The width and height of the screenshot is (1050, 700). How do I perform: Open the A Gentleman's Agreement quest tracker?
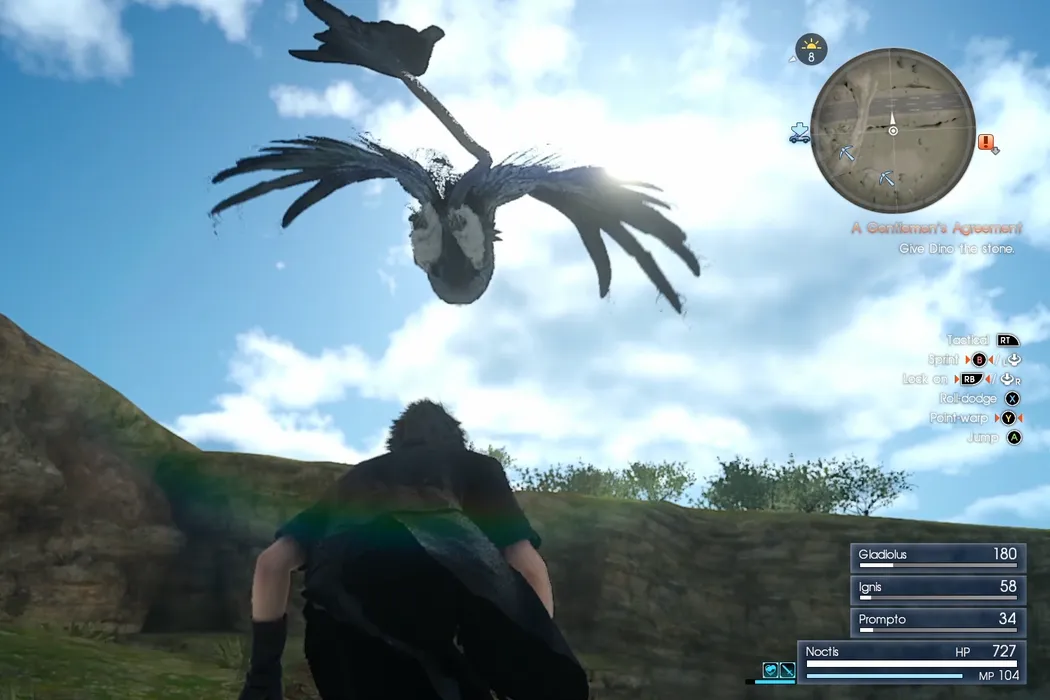(937, 228)
